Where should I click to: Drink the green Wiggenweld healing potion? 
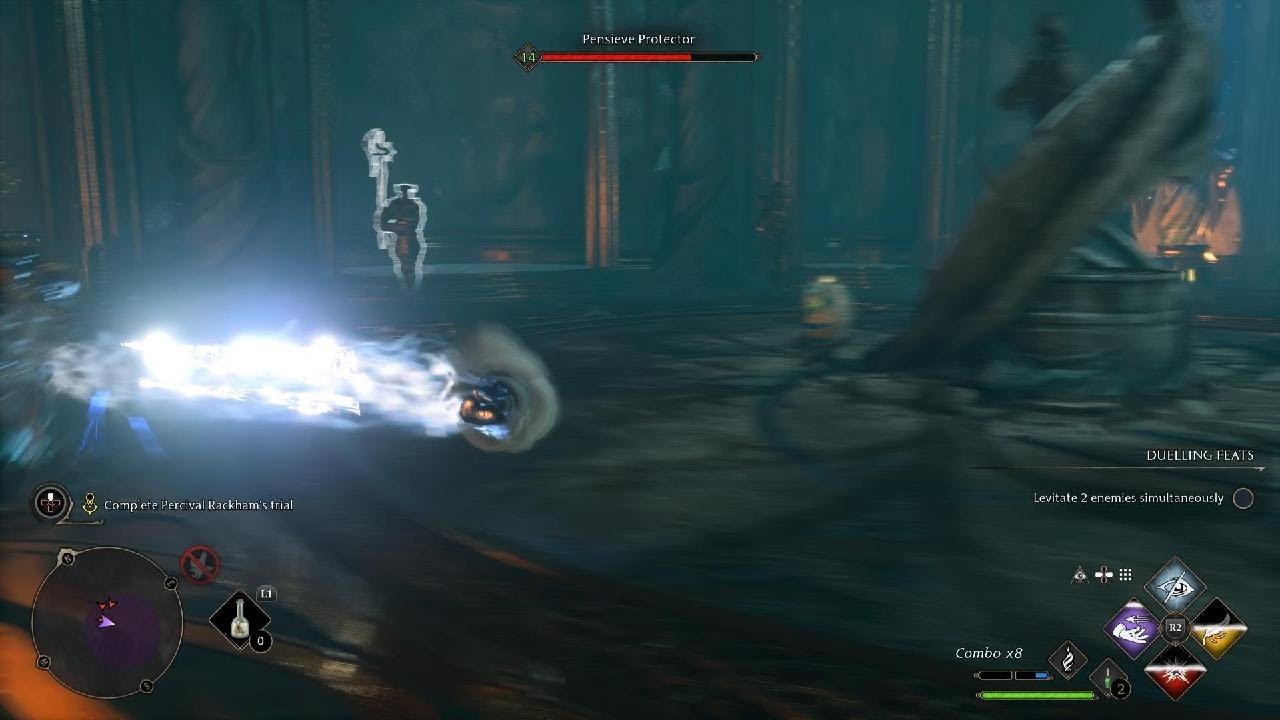1107,678
